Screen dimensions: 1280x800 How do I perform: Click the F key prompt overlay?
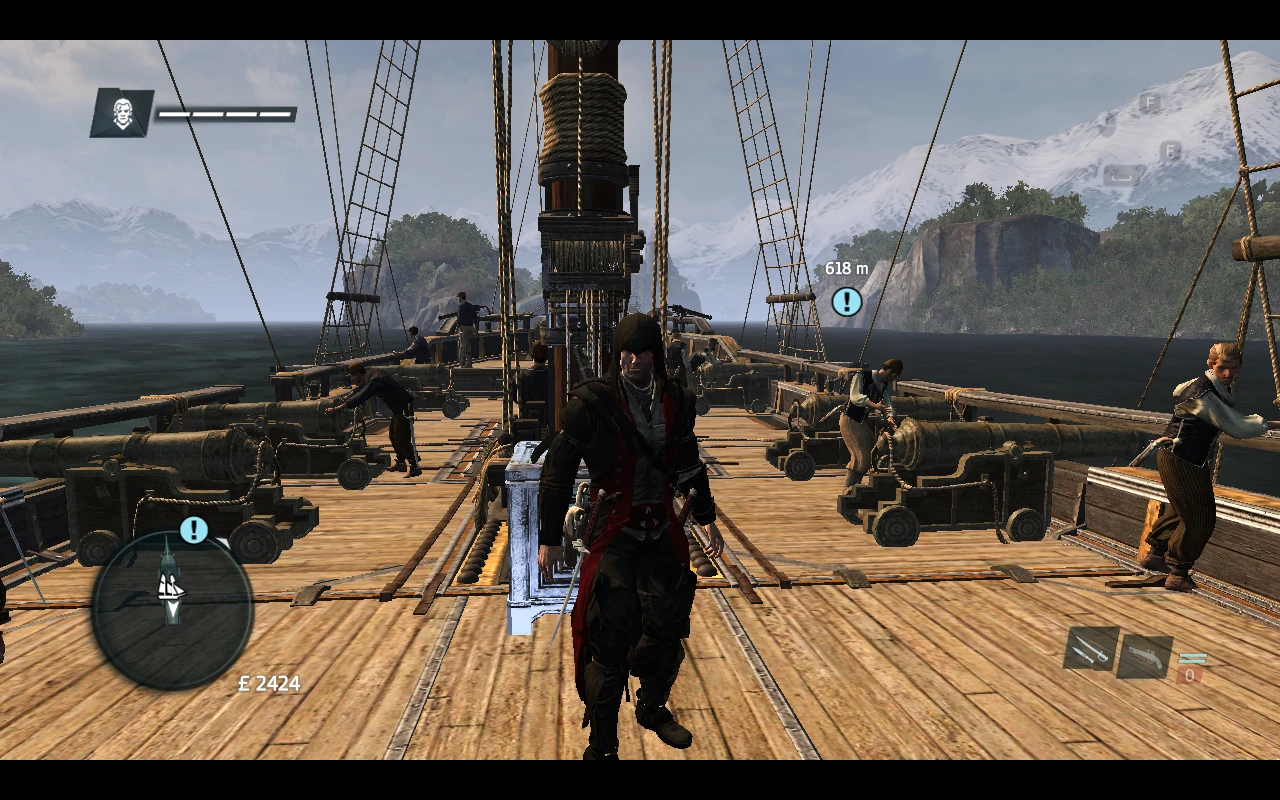coord(1151,103)
